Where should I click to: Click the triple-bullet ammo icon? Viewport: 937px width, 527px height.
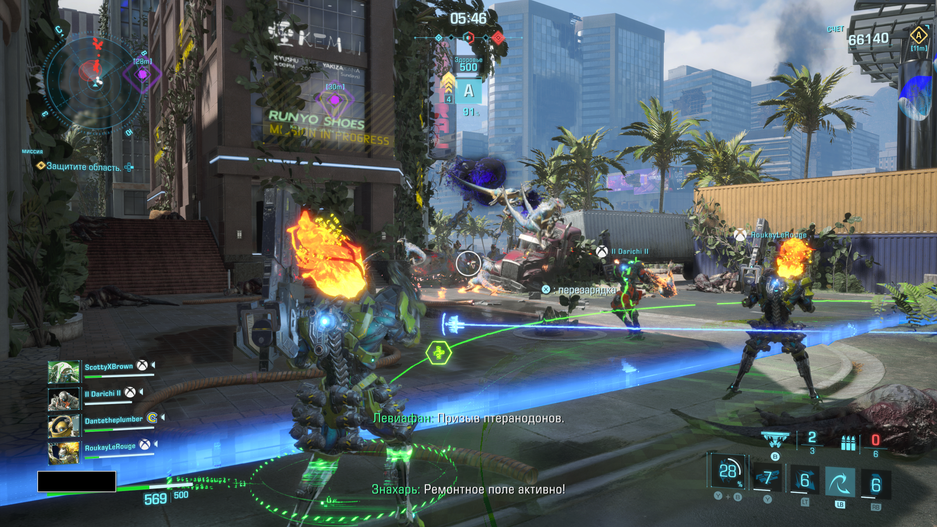click(848, 443)
